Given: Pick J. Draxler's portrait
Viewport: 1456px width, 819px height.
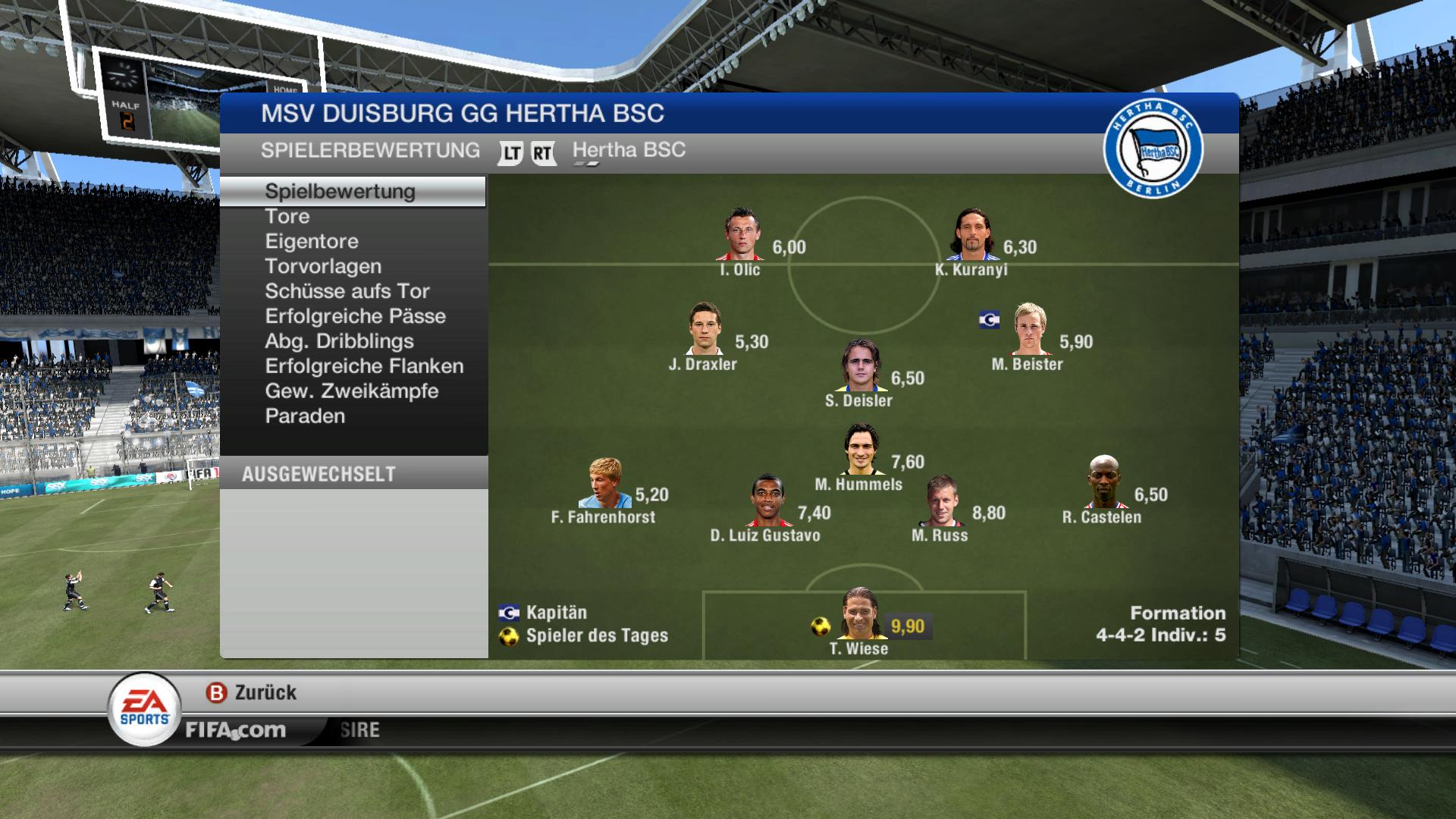Looking at the screenshot, I should (x=705, y=329).
